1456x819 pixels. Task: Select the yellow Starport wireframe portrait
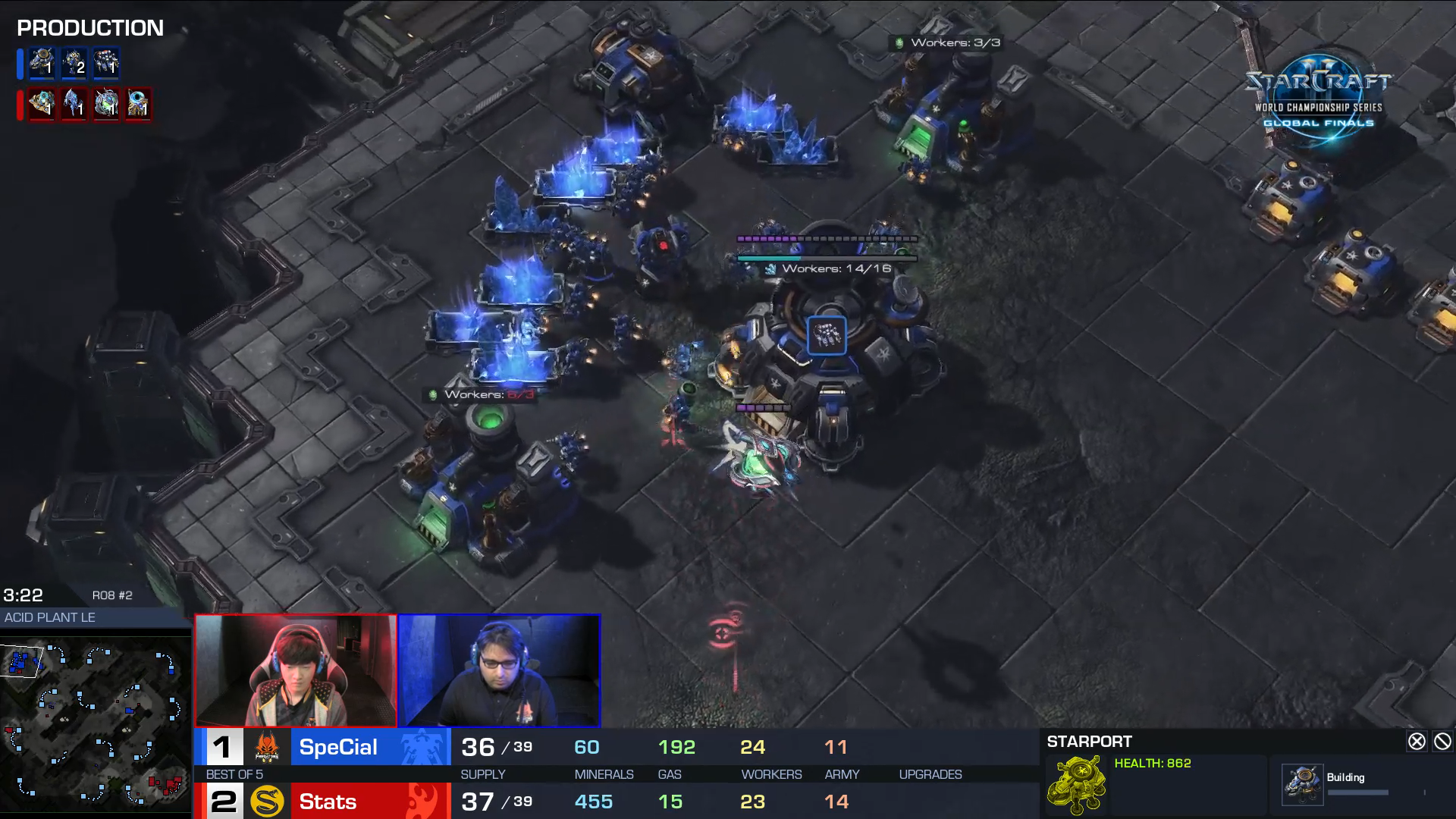coord(1077,784)
